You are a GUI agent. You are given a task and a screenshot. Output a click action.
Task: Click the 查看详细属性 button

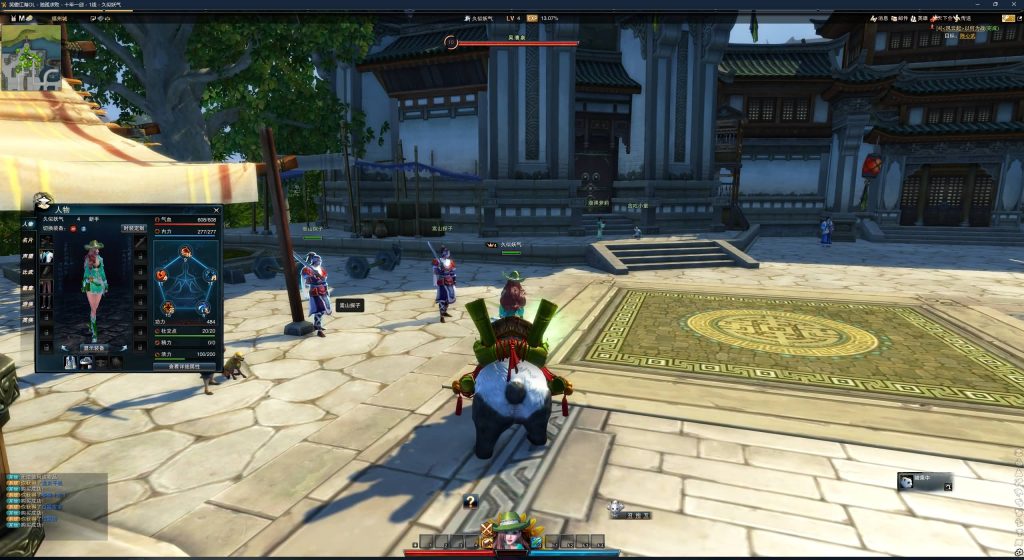coord(184,366)
